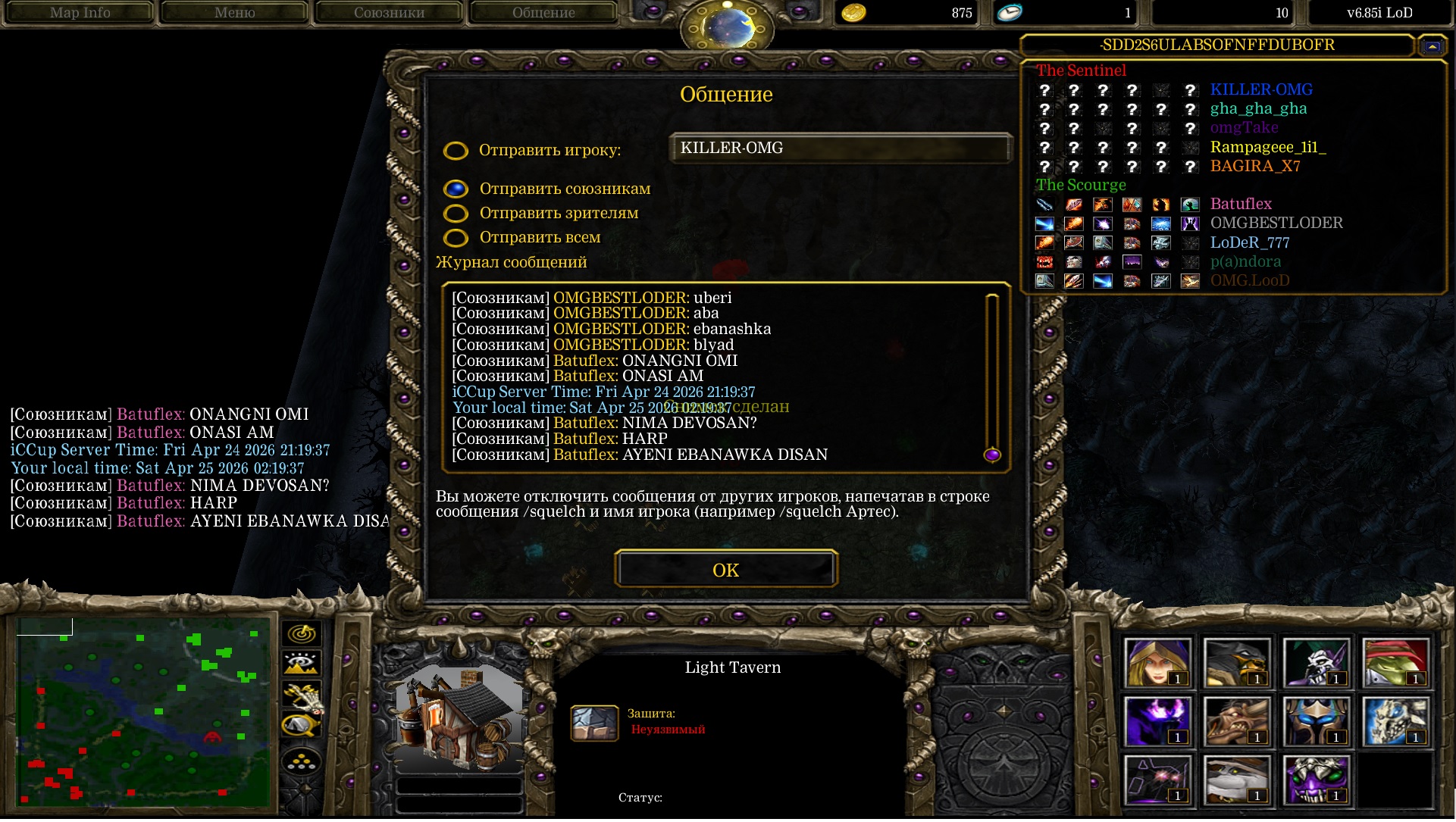
Task: Click the message log scrollbar handle
Action: pyautogui.click(x=991, y=455)
